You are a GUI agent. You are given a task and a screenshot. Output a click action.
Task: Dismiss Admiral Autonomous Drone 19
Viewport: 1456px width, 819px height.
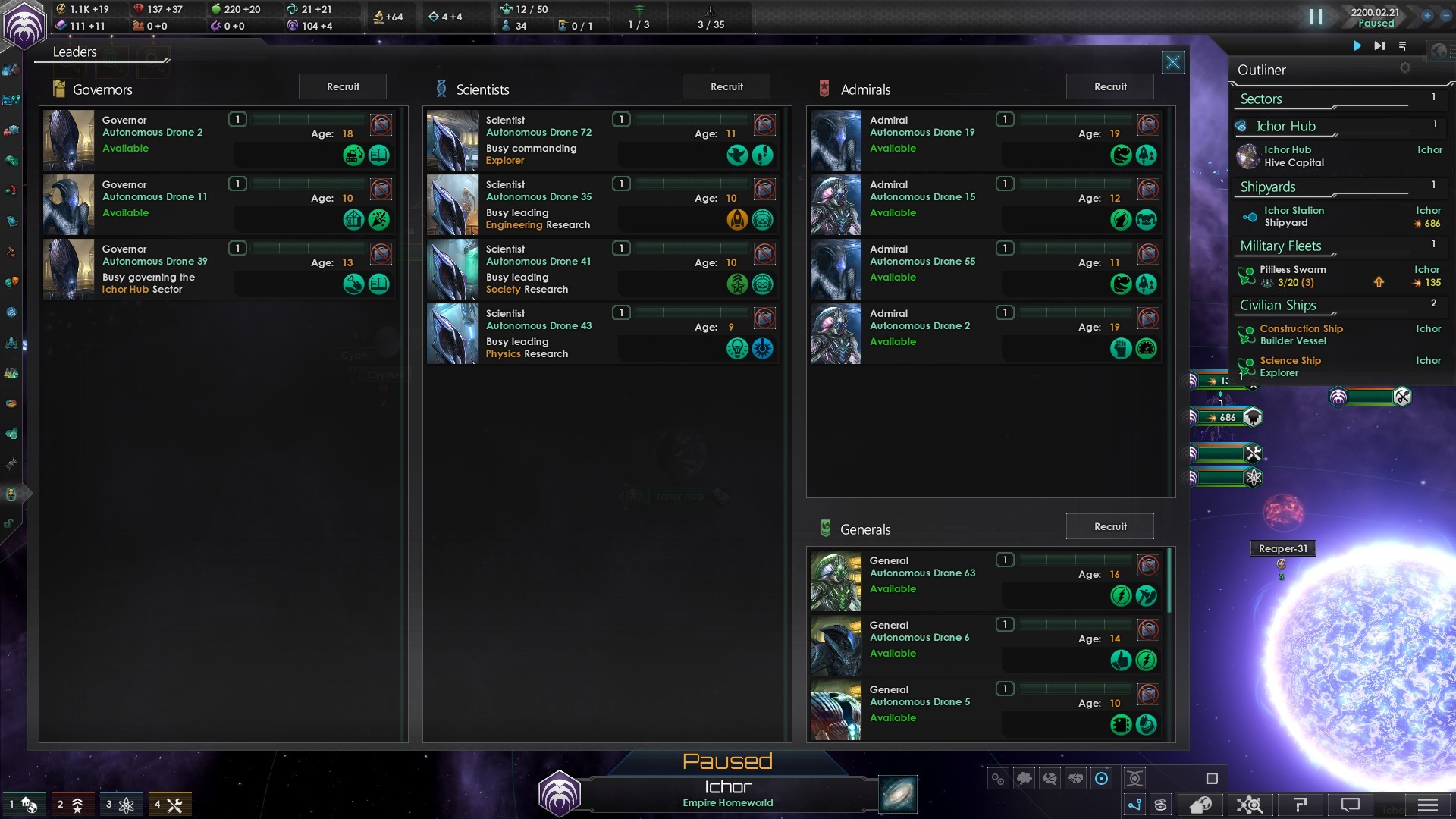point(1148,124)
